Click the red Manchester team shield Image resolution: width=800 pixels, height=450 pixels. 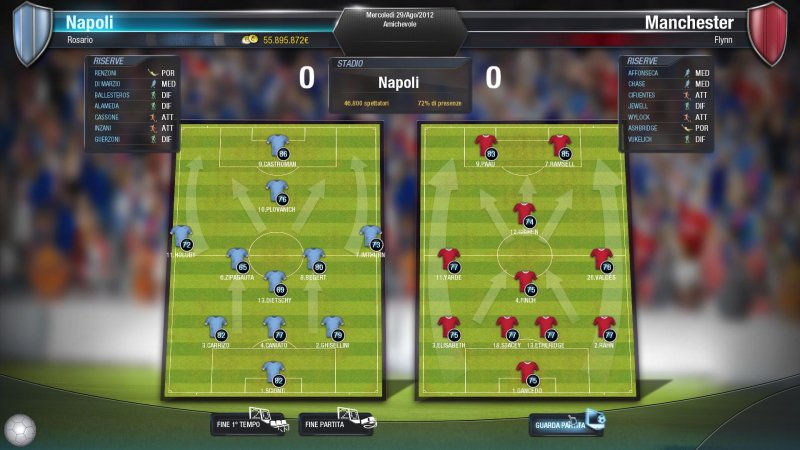(768, 33)
